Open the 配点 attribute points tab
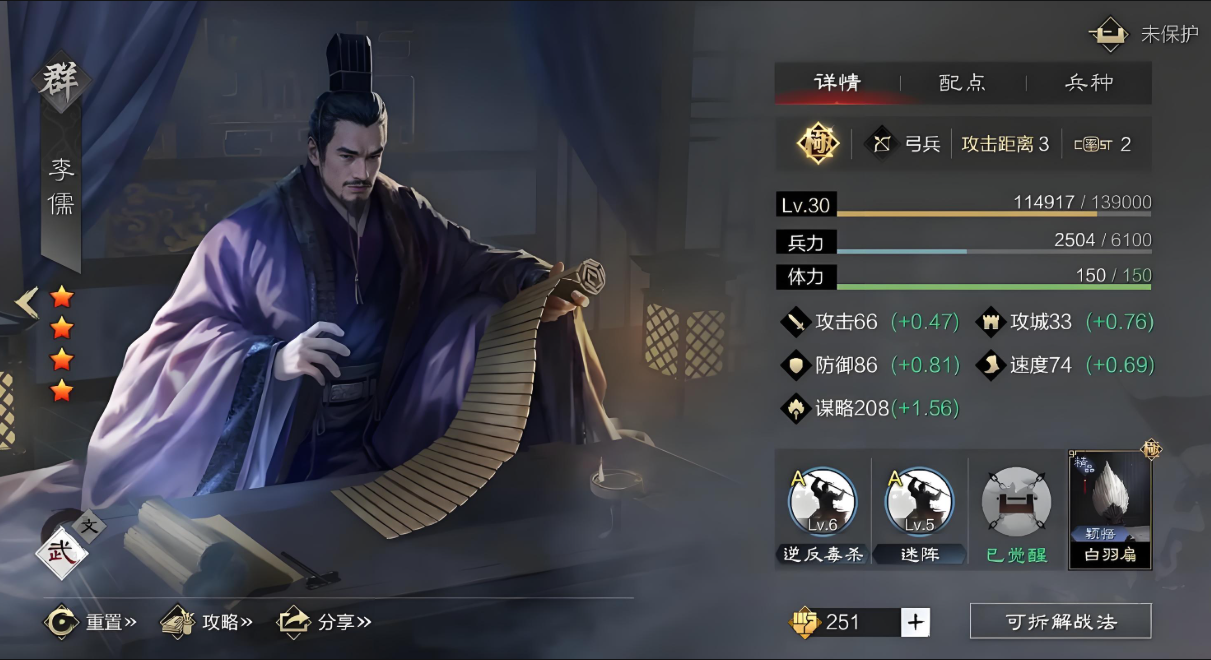Image resolution: width=1211 pixels, height=660 pixels. (x=962, y=83)
